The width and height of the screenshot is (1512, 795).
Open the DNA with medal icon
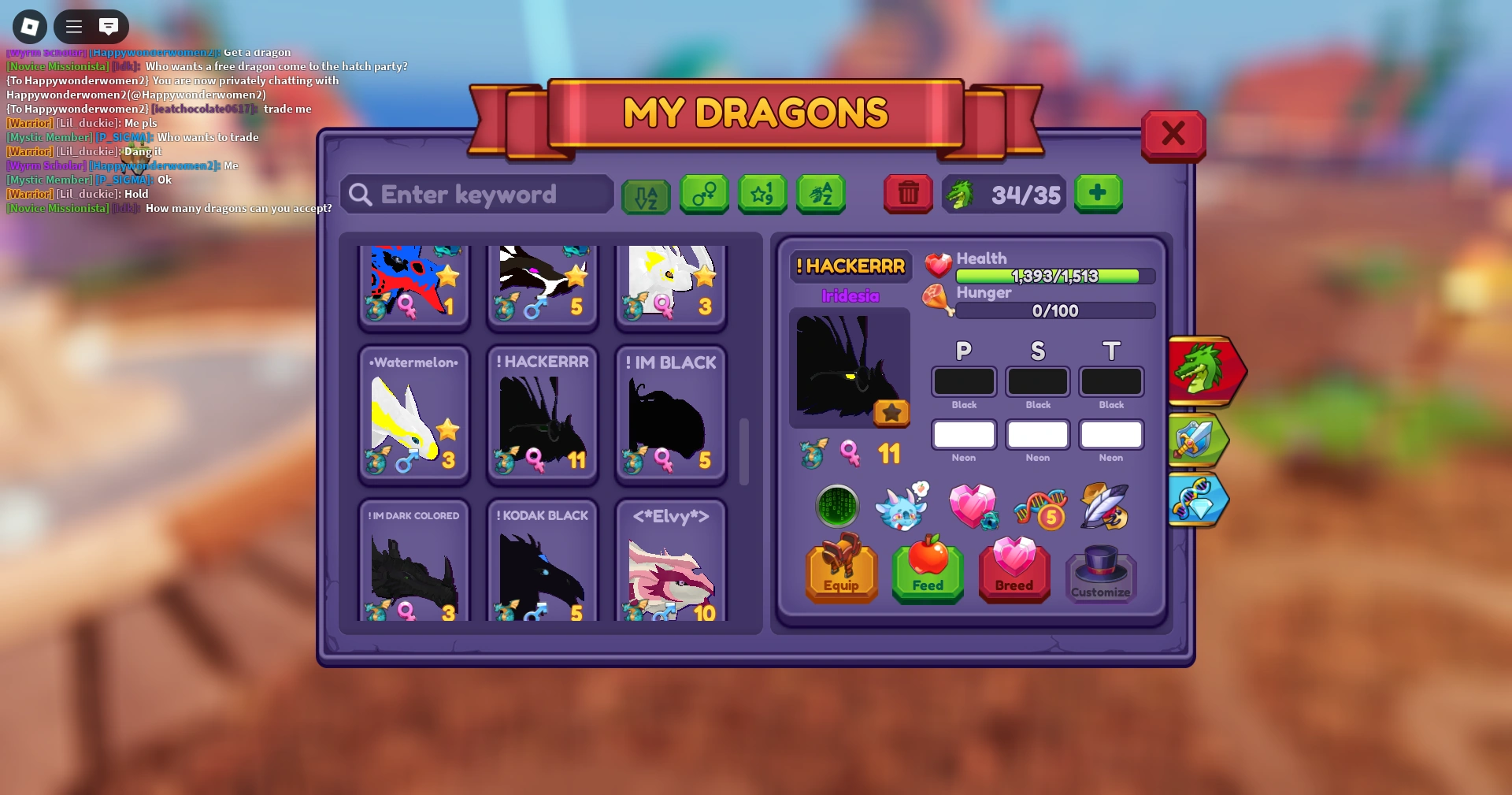pyautogui.click(x=1039, y=508)
